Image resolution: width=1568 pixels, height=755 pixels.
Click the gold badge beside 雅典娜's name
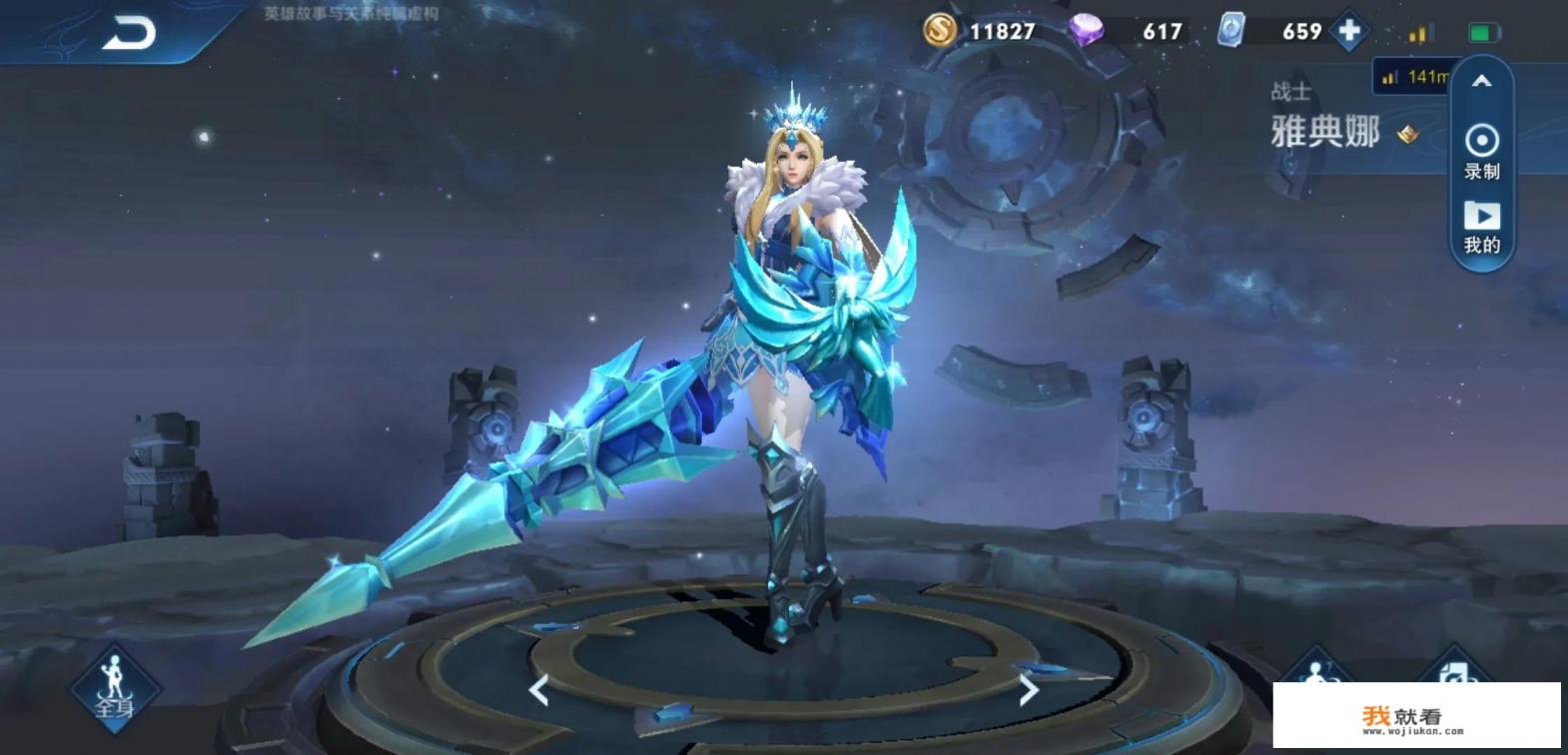pyautogui.click(x=1408, y=134)
